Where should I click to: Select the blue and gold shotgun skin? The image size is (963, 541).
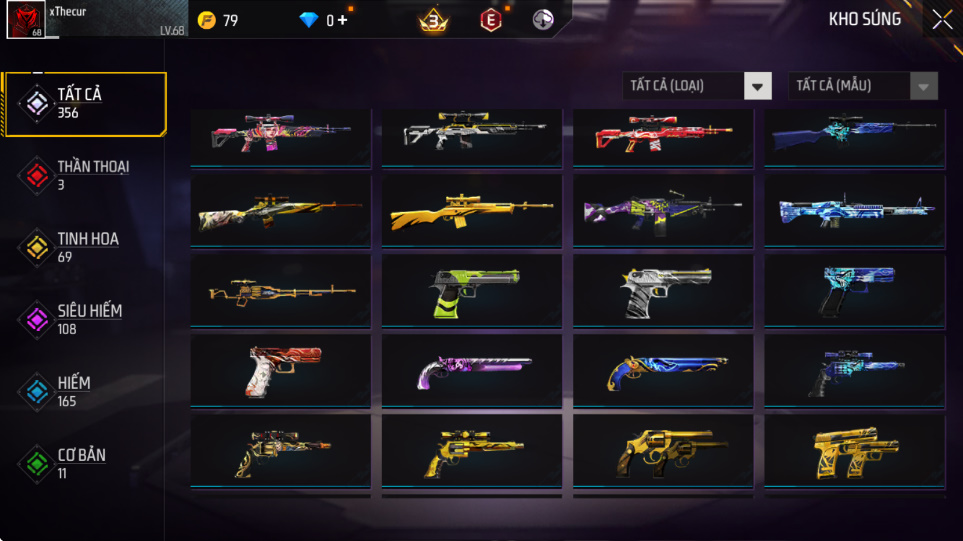662,371
